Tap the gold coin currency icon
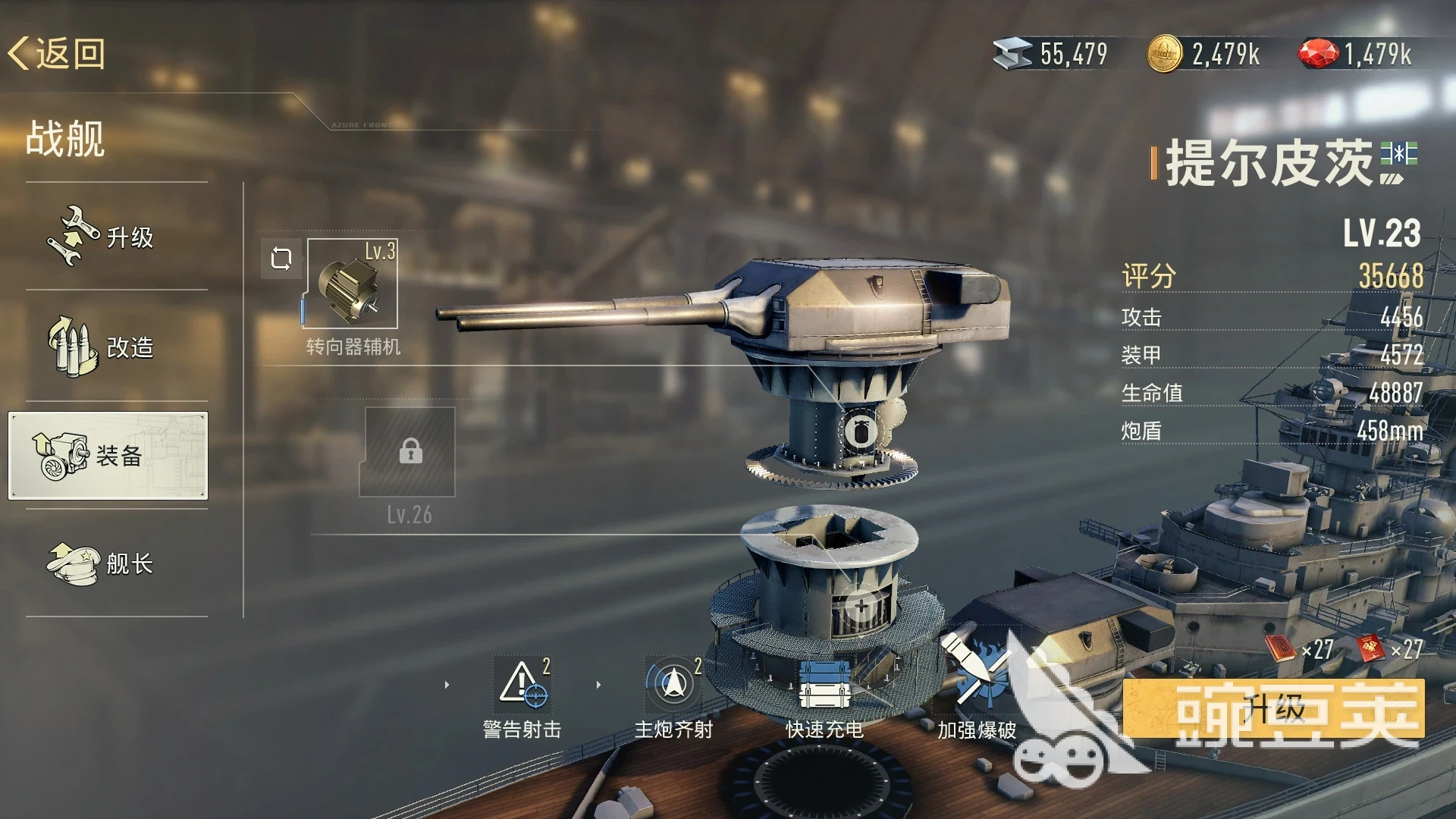This screenshot has height=819, width=1456. tap(1164, 54)
